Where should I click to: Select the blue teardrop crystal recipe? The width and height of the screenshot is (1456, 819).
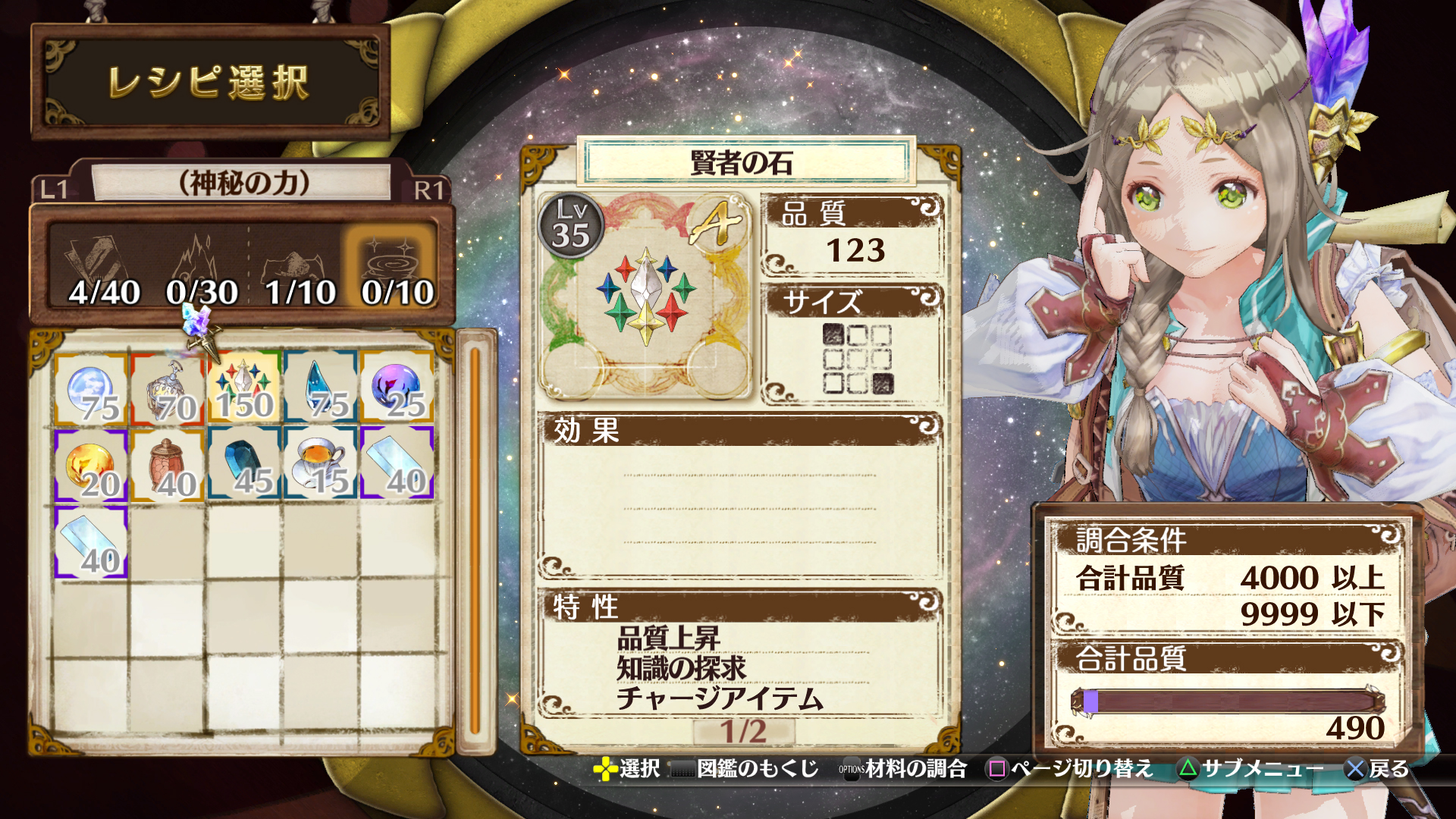[x=320, y=387]
